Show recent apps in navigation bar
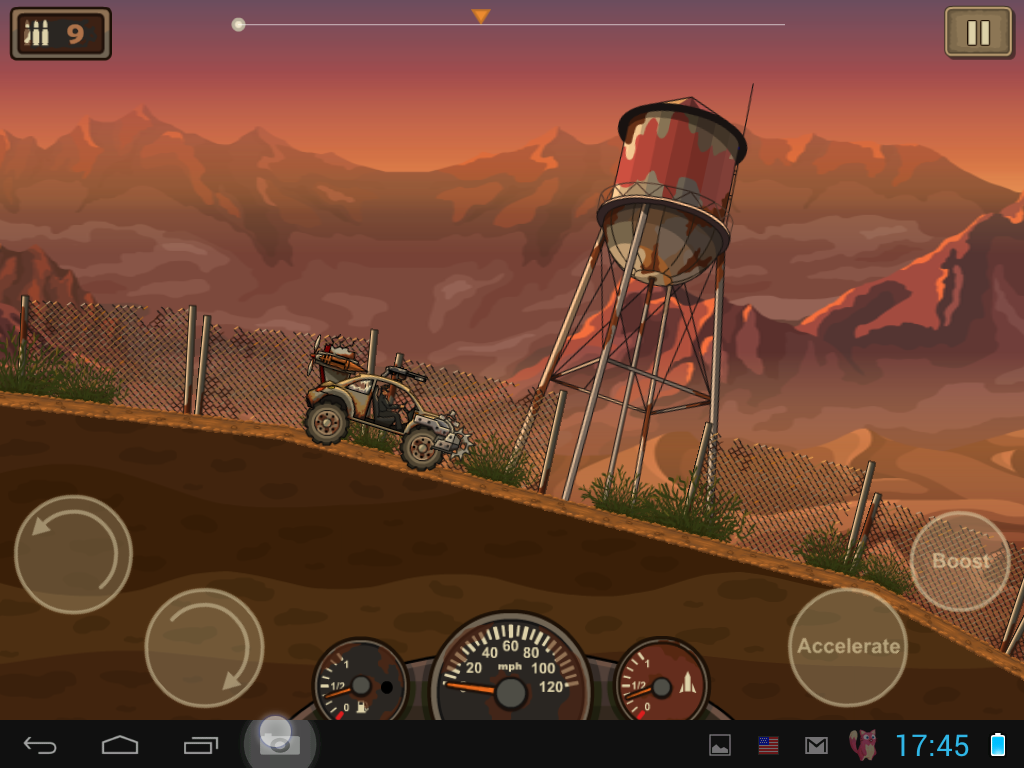The height and width of the screenshot is (768, 1024). 200,745
